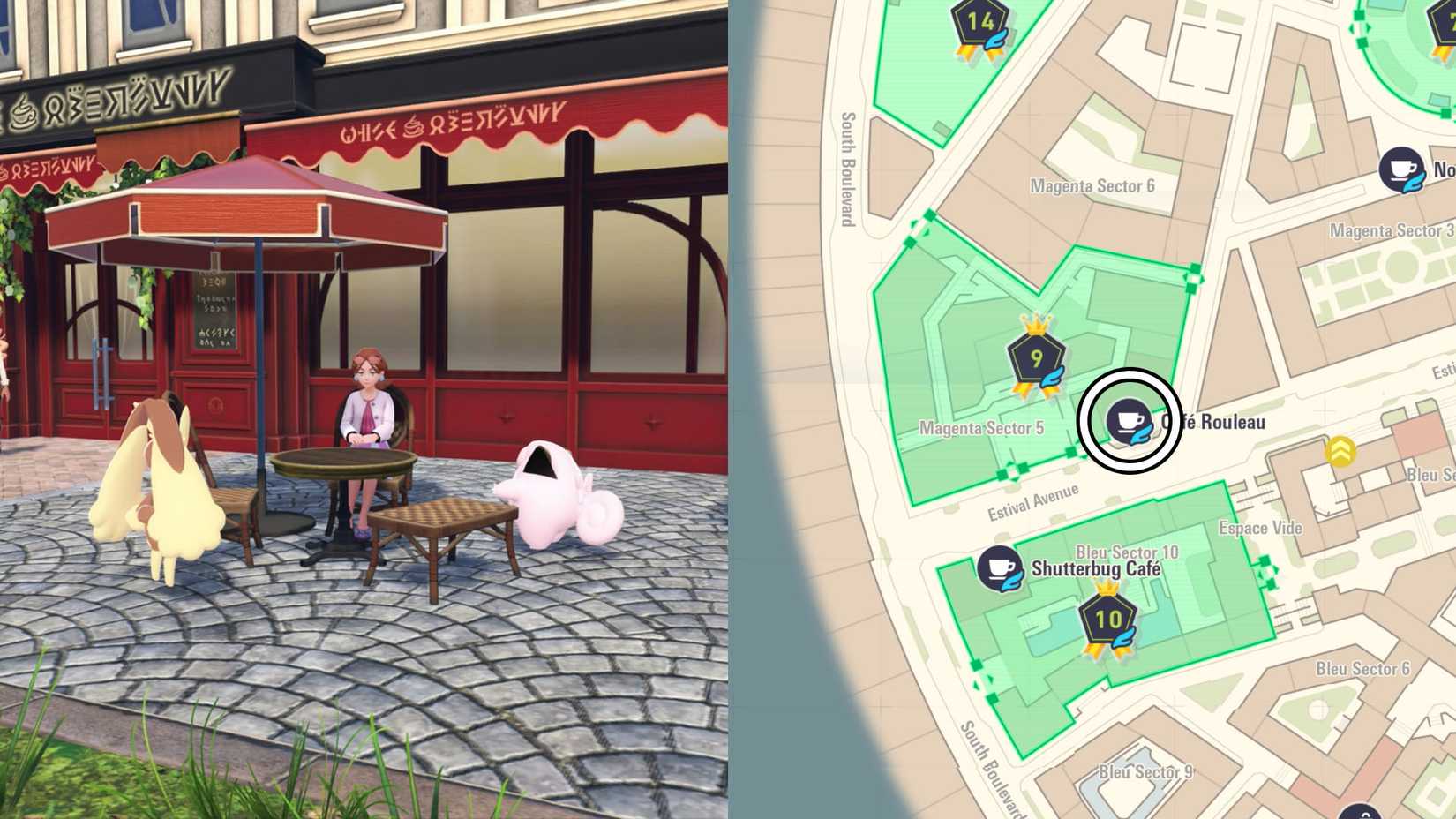
Task: Click the Espace Vide map label
Action: point(1262,528)
